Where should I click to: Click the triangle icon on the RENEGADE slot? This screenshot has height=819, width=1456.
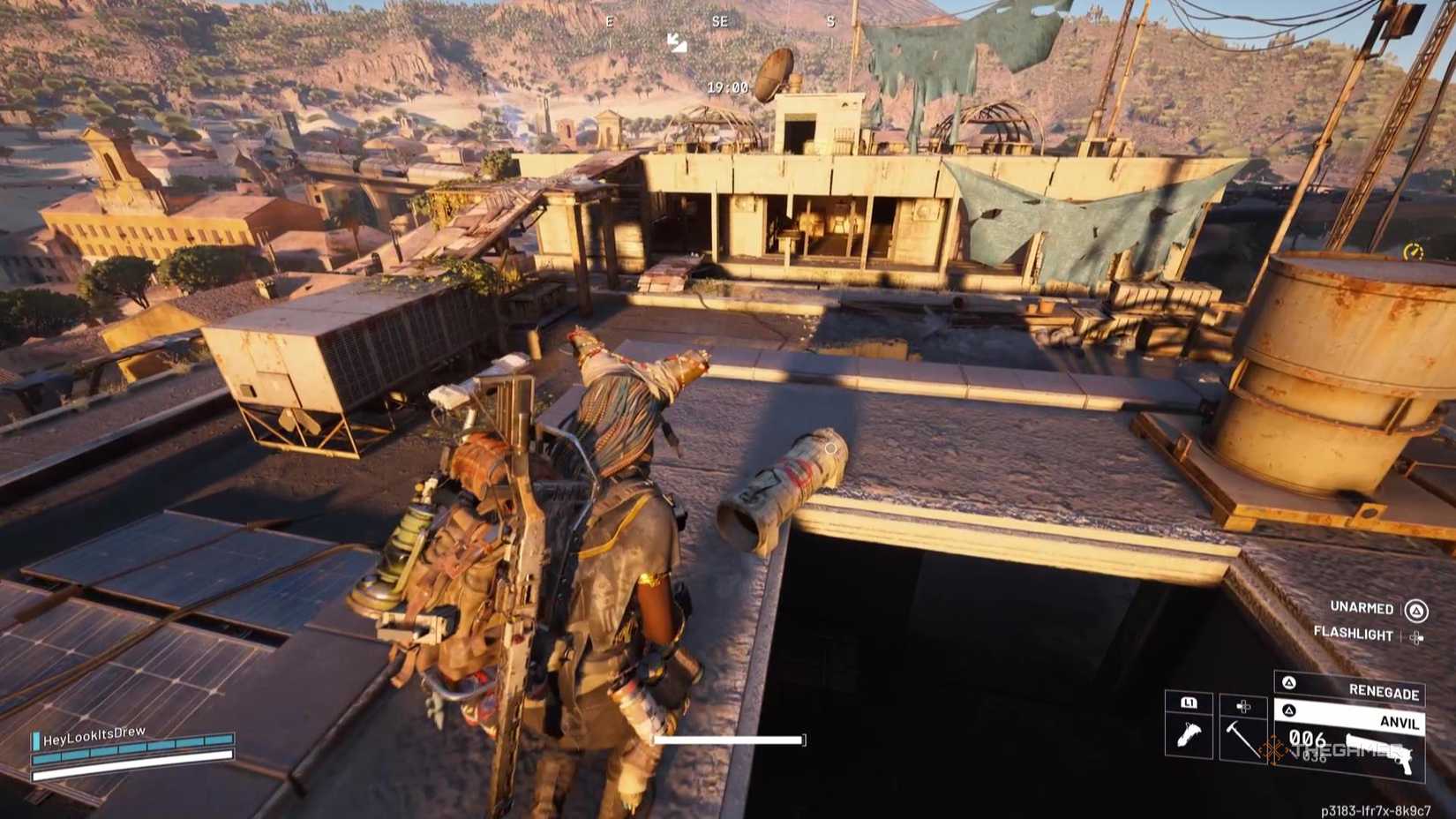tap(1289, 682)
